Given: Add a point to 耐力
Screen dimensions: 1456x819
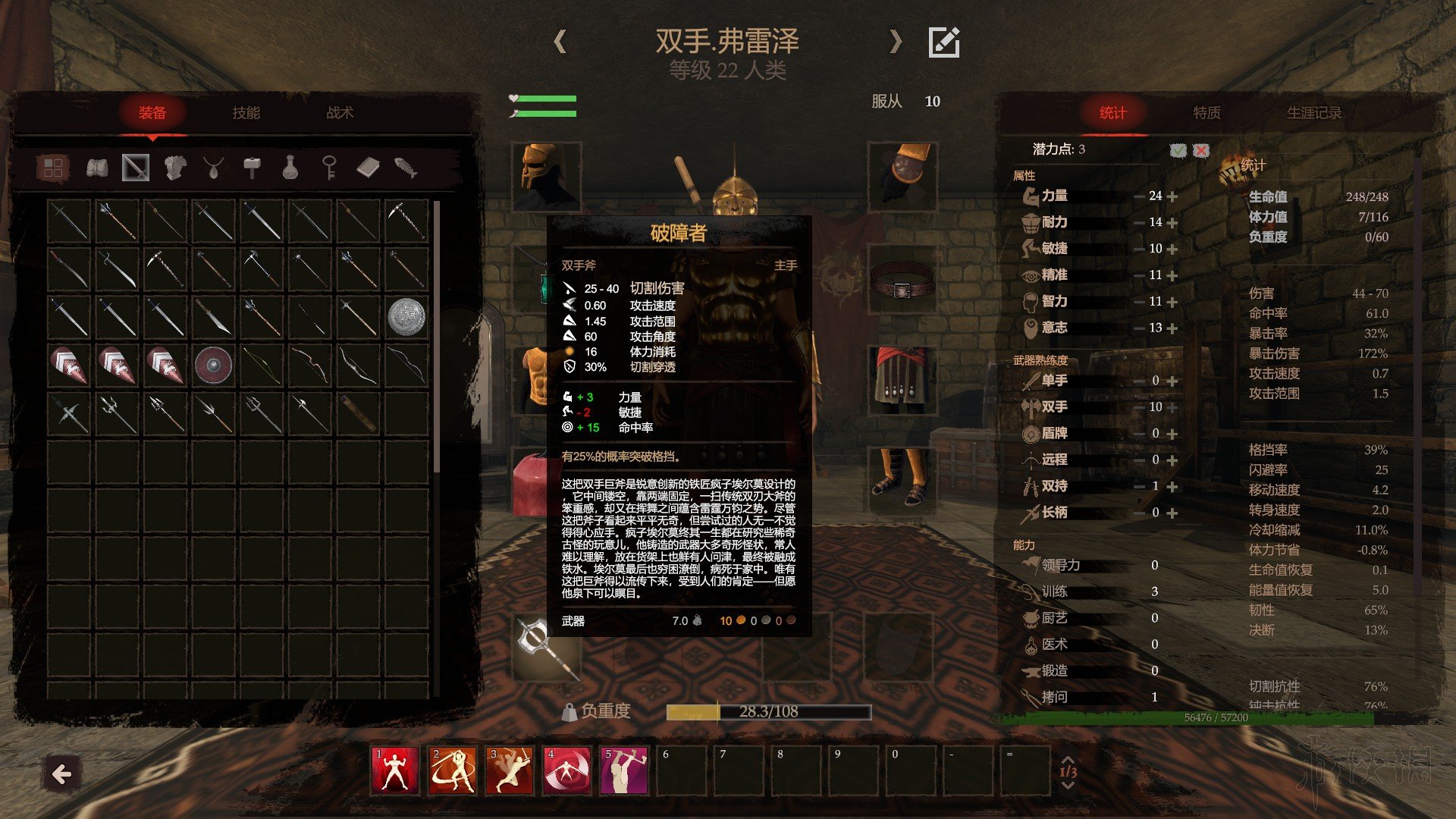Looking at the screenshot, I should [x=1172, y=223].
